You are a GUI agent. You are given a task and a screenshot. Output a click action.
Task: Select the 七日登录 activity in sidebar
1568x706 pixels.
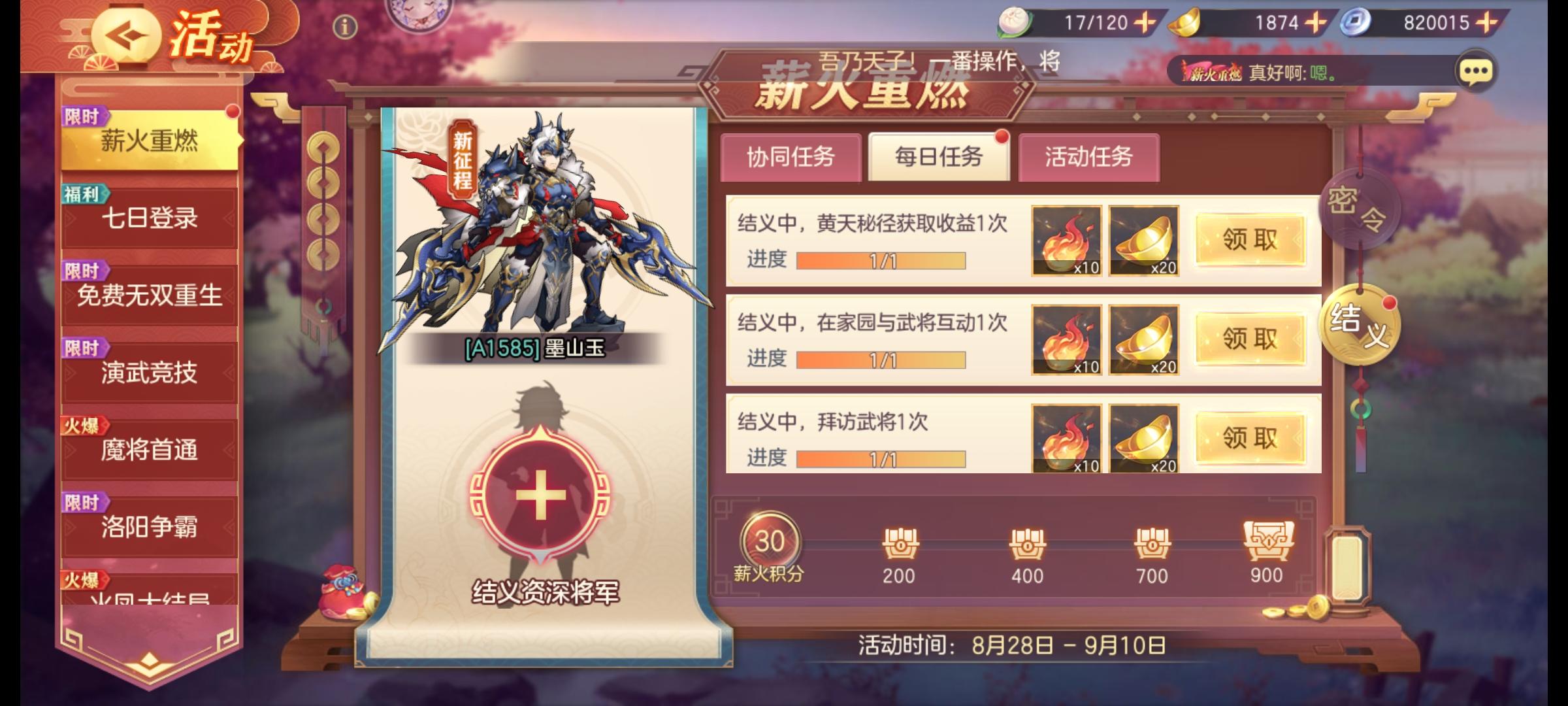coord(149,220)
